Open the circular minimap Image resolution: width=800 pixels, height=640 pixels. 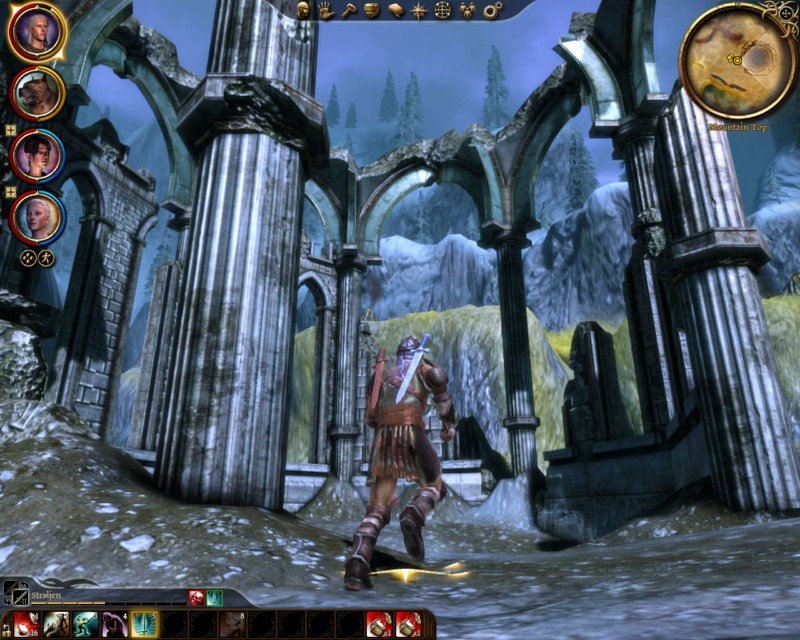pyautogui.click(x=738, y=60)
